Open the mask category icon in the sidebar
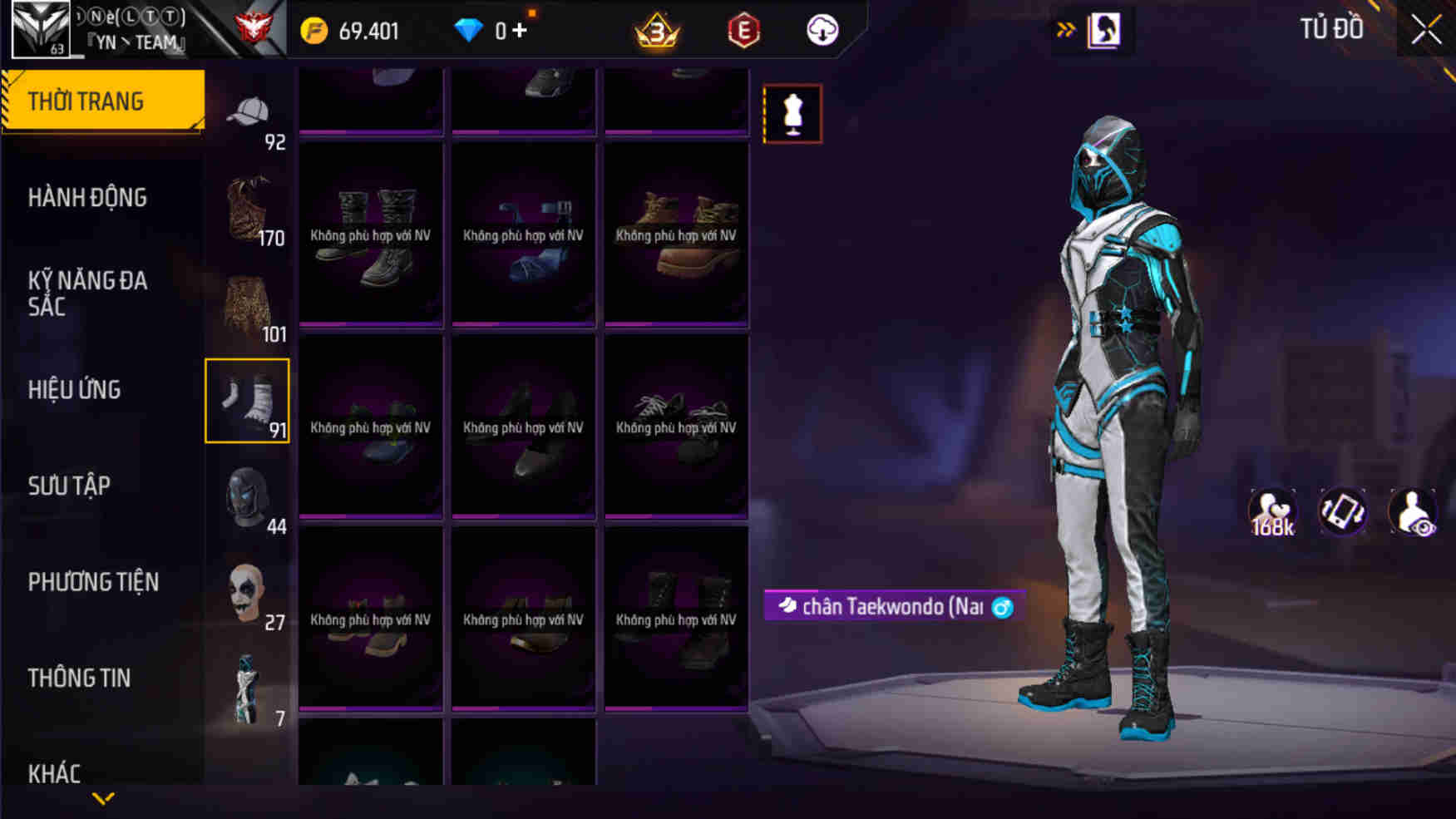1456x819 pixels. (x=247, y=495)
